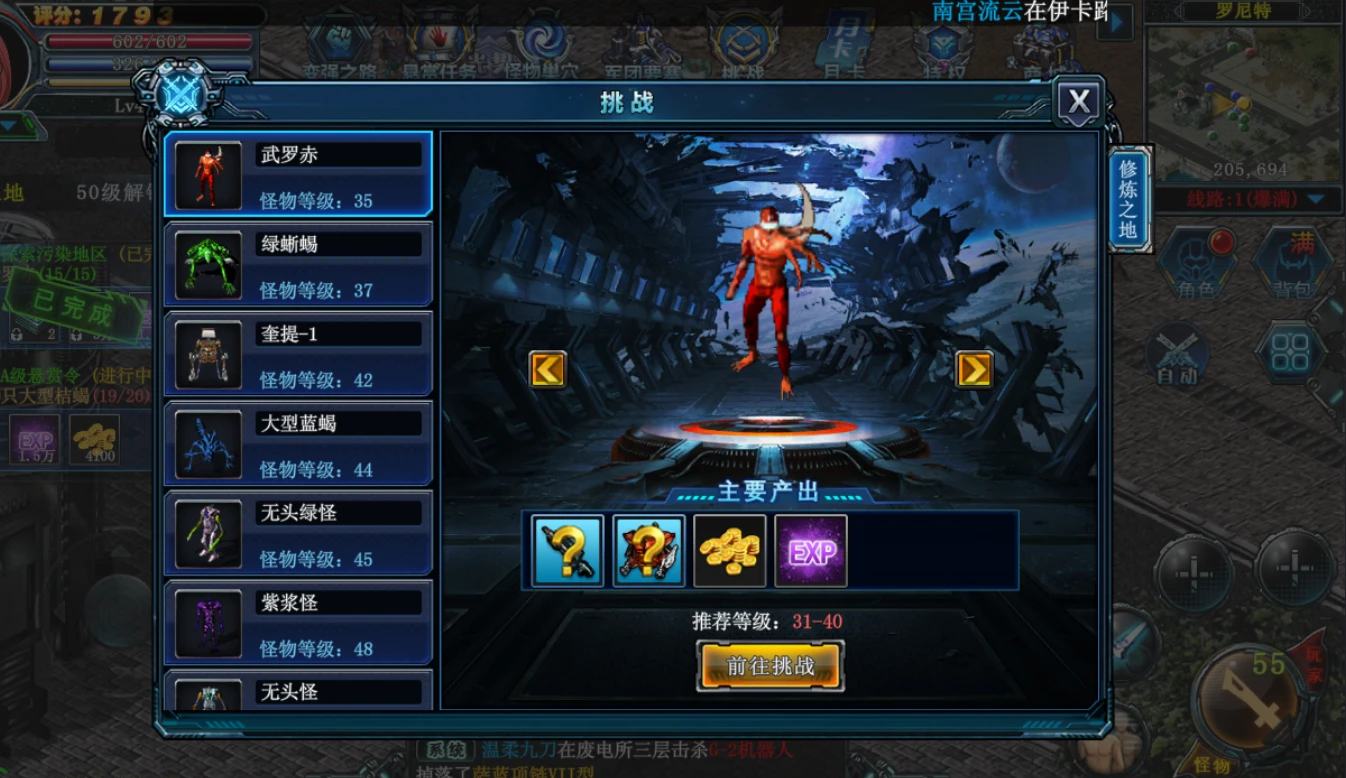Open the 背包 backpack button
This screenshot has width=1346, height=778.
[1291, 263]
